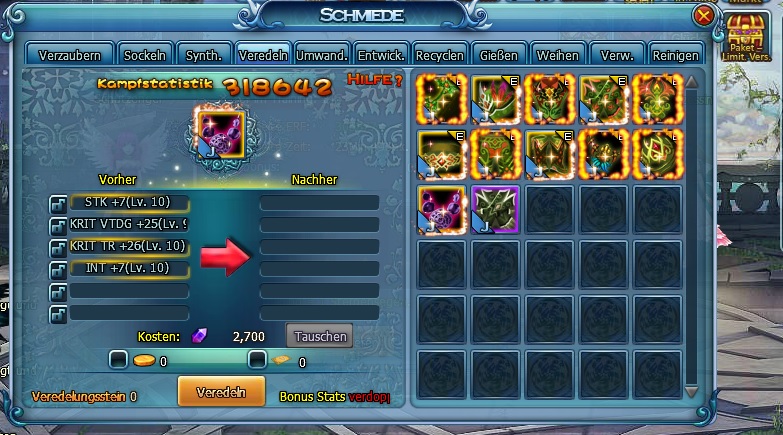Switch to the Verzaubern tab
Viewport: 783px width, 435px height.
point(69,55)
